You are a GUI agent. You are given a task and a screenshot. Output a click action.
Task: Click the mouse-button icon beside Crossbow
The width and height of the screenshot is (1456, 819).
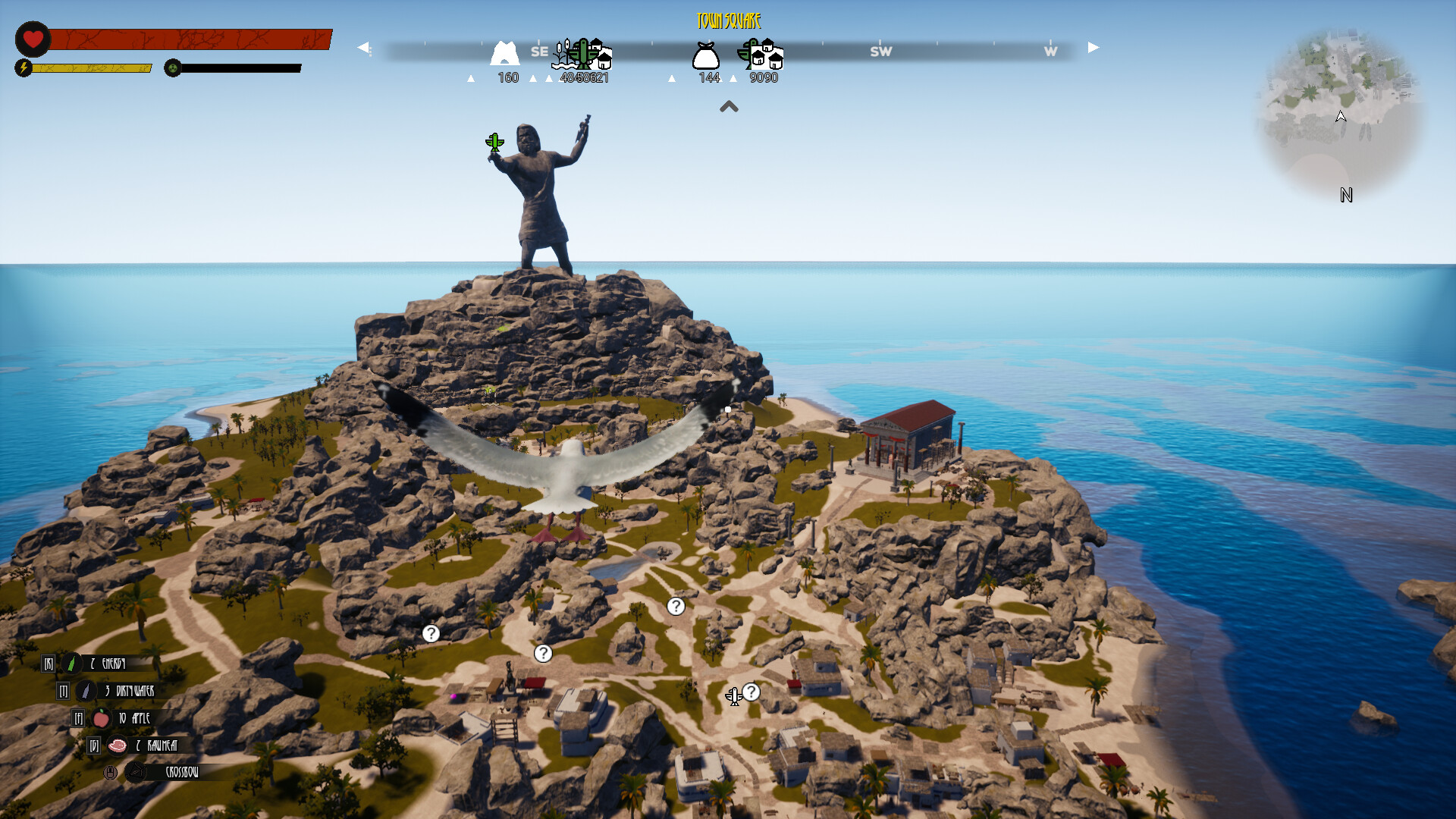[110, 772]
